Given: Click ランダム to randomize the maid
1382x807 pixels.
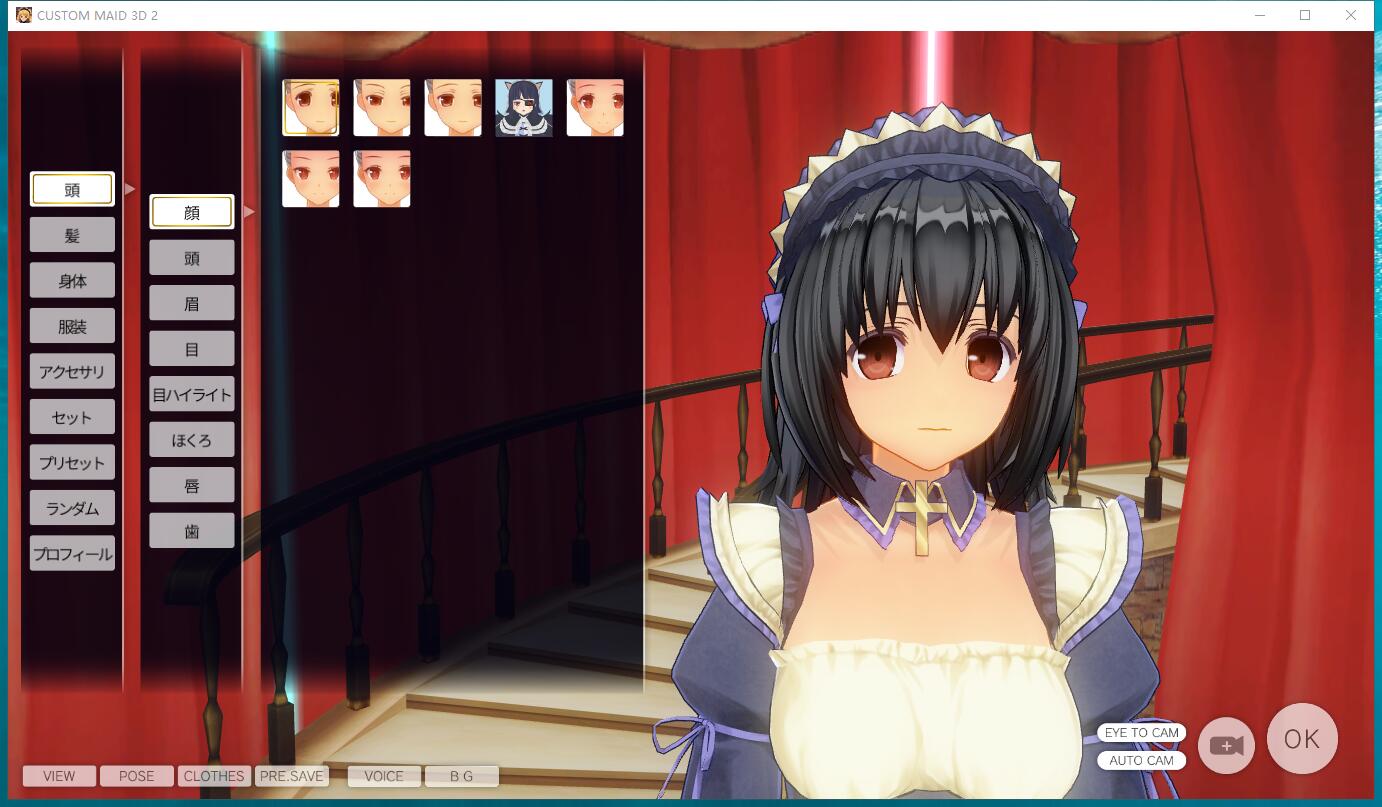Looking at the screenshot, I should pyautogui.click(x=72, y=507).
